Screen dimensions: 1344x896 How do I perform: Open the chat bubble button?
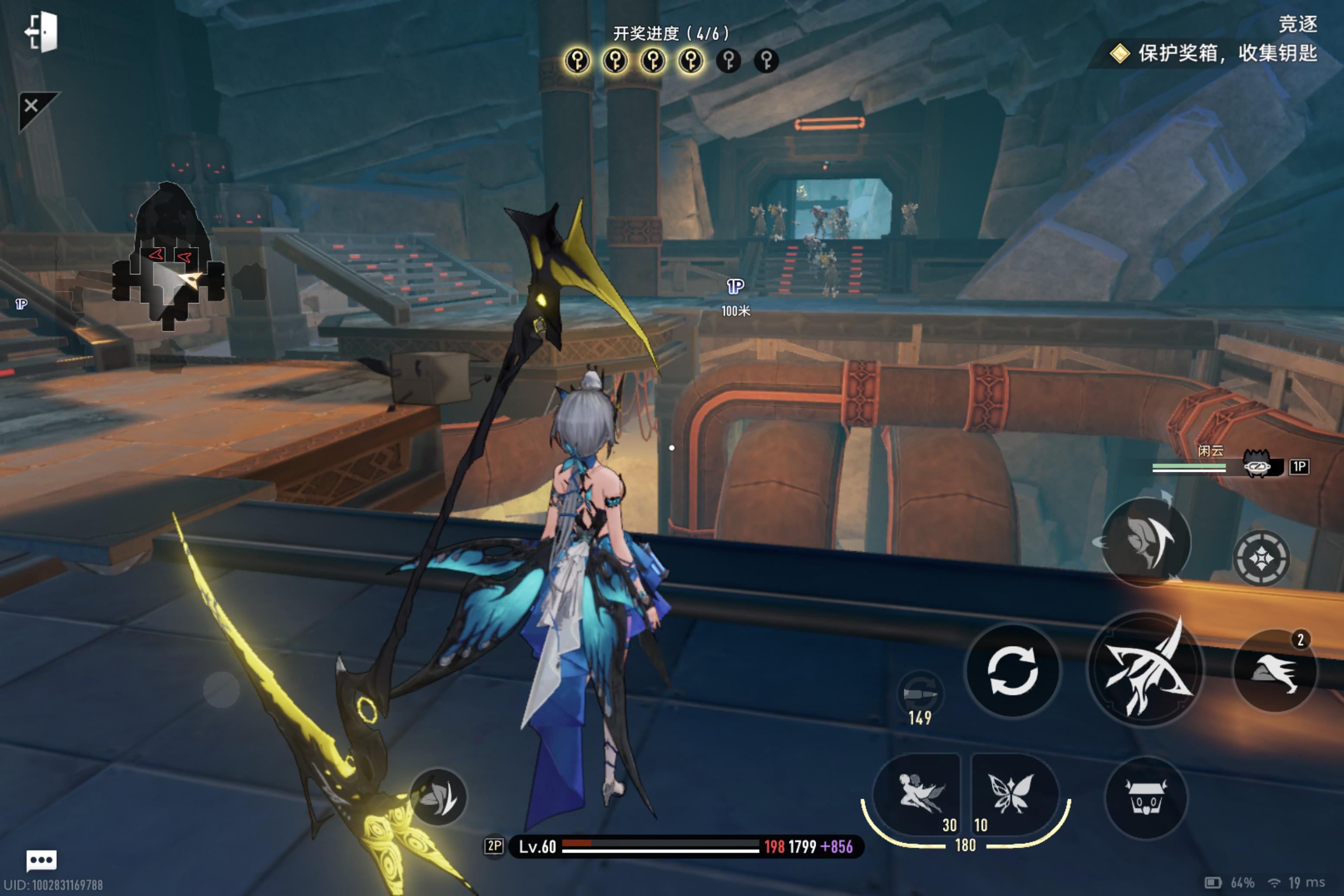pos(41,860)
